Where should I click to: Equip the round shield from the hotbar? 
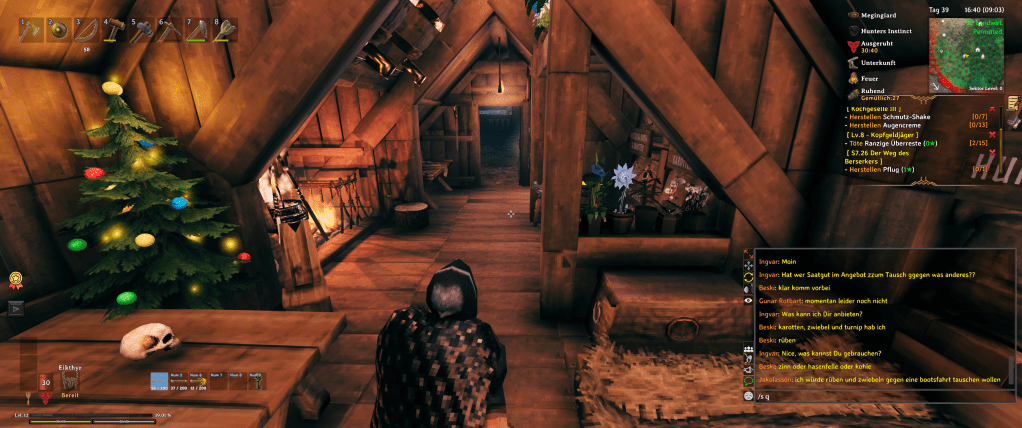tap(60, 32)
